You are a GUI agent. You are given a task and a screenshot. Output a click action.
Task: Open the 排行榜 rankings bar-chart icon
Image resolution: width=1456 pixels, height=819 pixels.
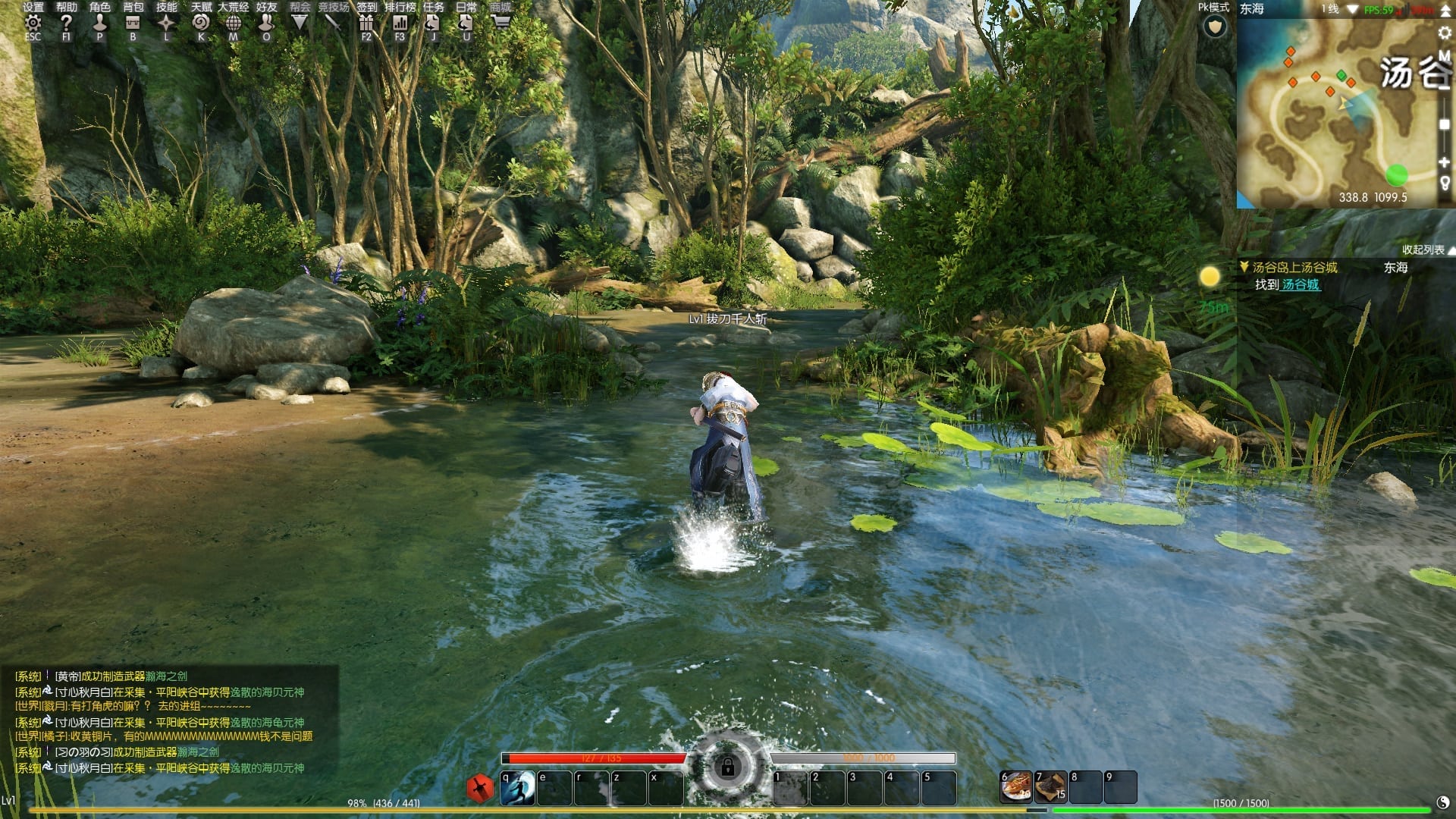[400, 24]
